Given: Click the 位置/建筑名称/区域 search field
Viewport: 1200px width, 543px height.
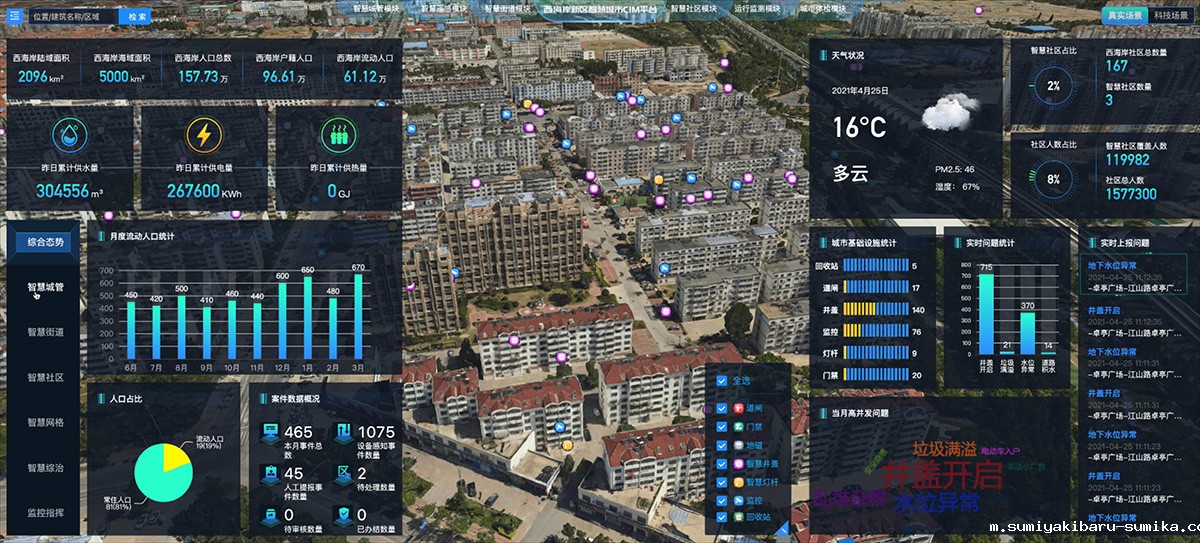Looking at the screenshot, I should tap(72, 16).
